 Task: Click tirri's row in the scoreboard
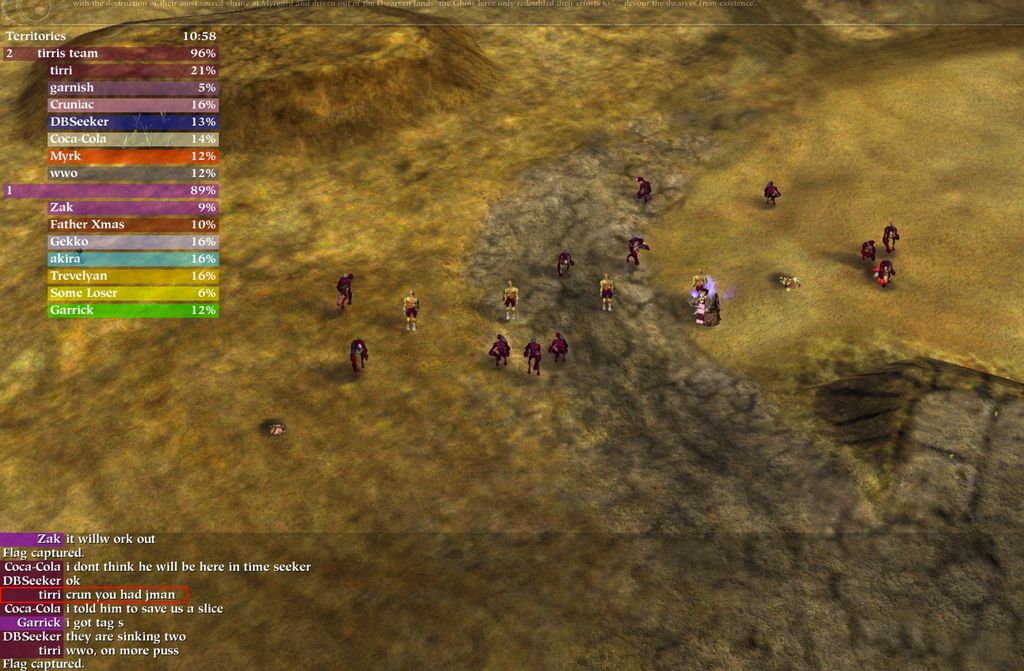pos(132,71)
